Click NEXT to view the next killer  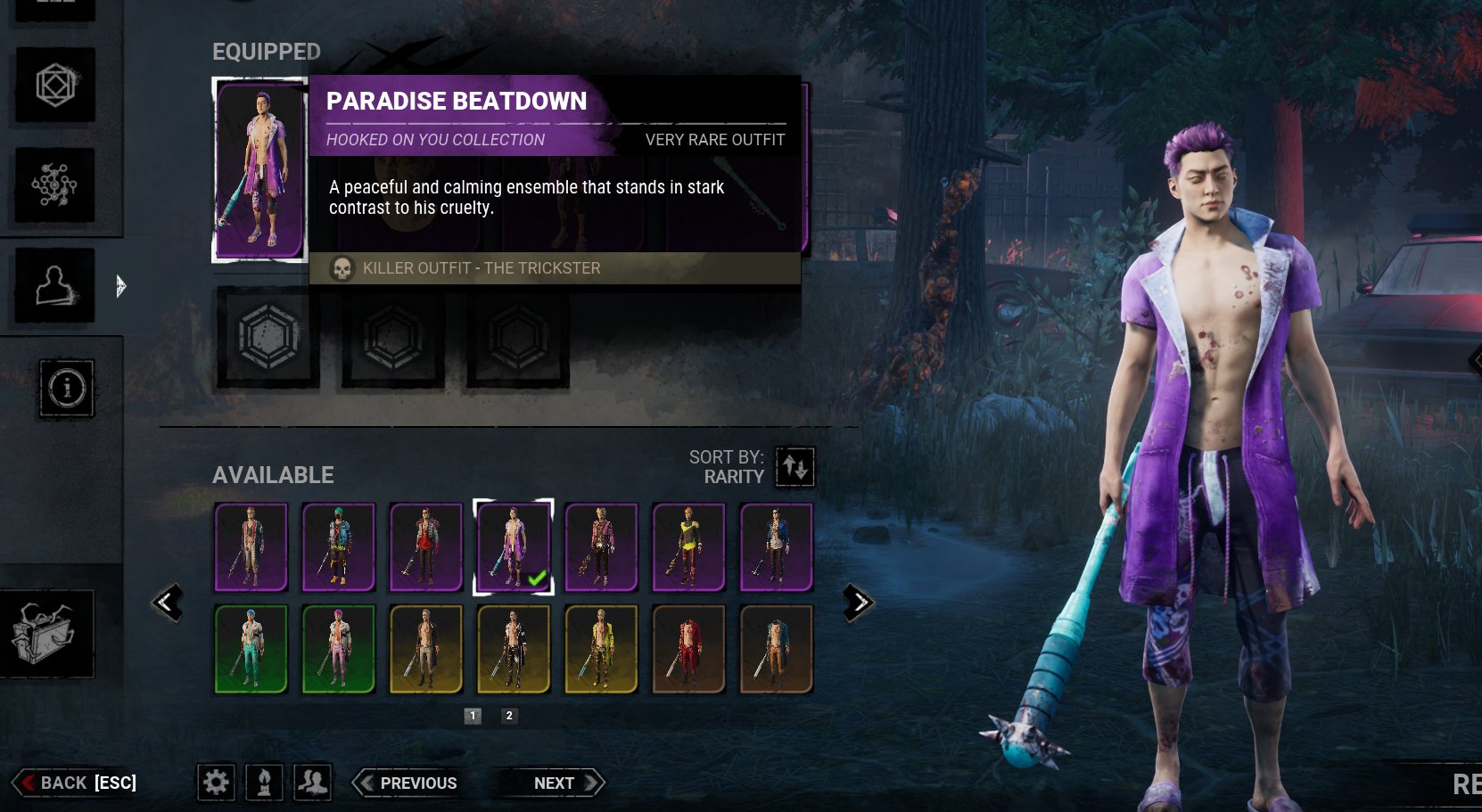click(x=553, y=783)
